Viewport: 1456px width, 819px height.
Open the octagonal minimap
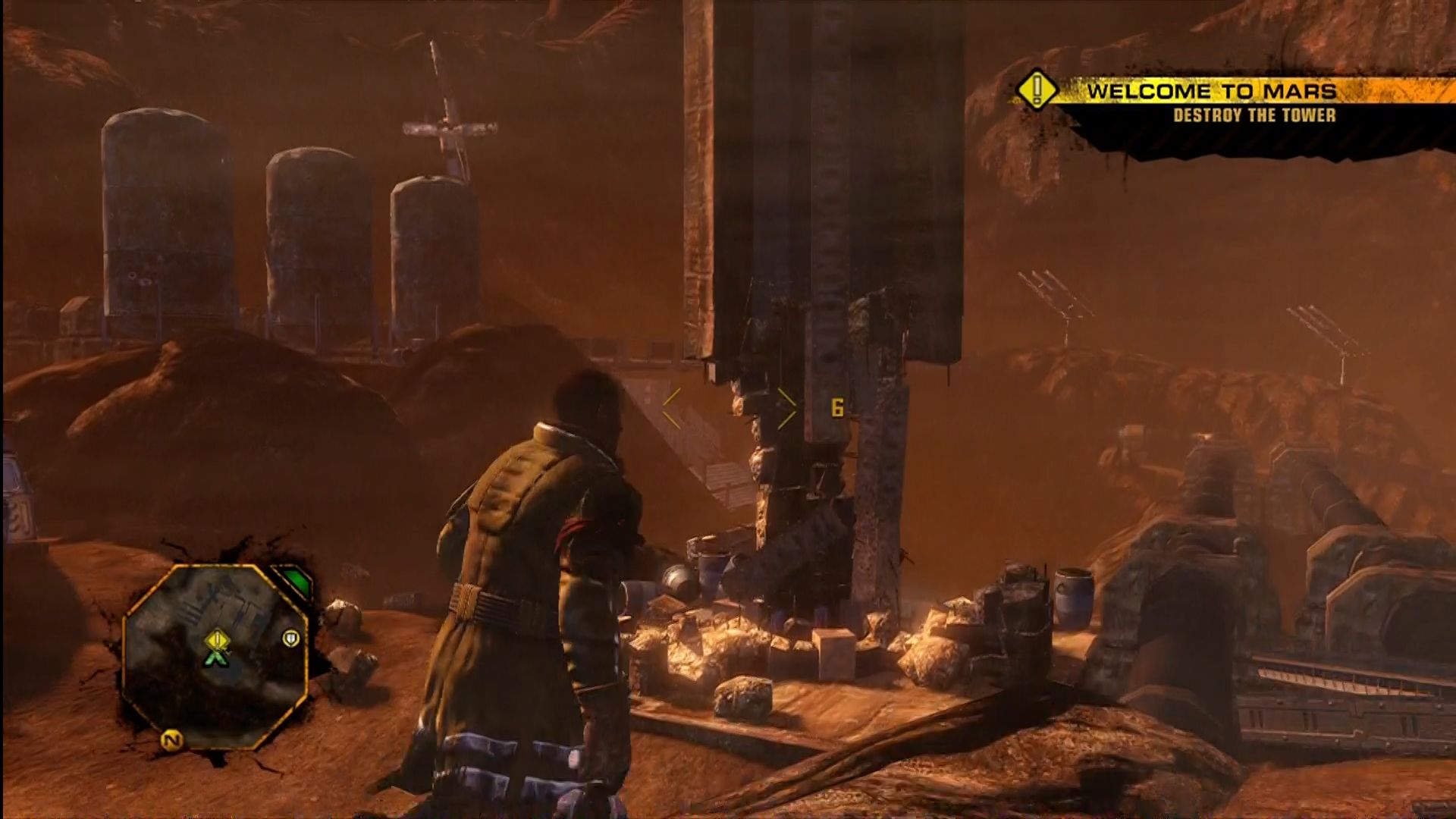point(215,656)
